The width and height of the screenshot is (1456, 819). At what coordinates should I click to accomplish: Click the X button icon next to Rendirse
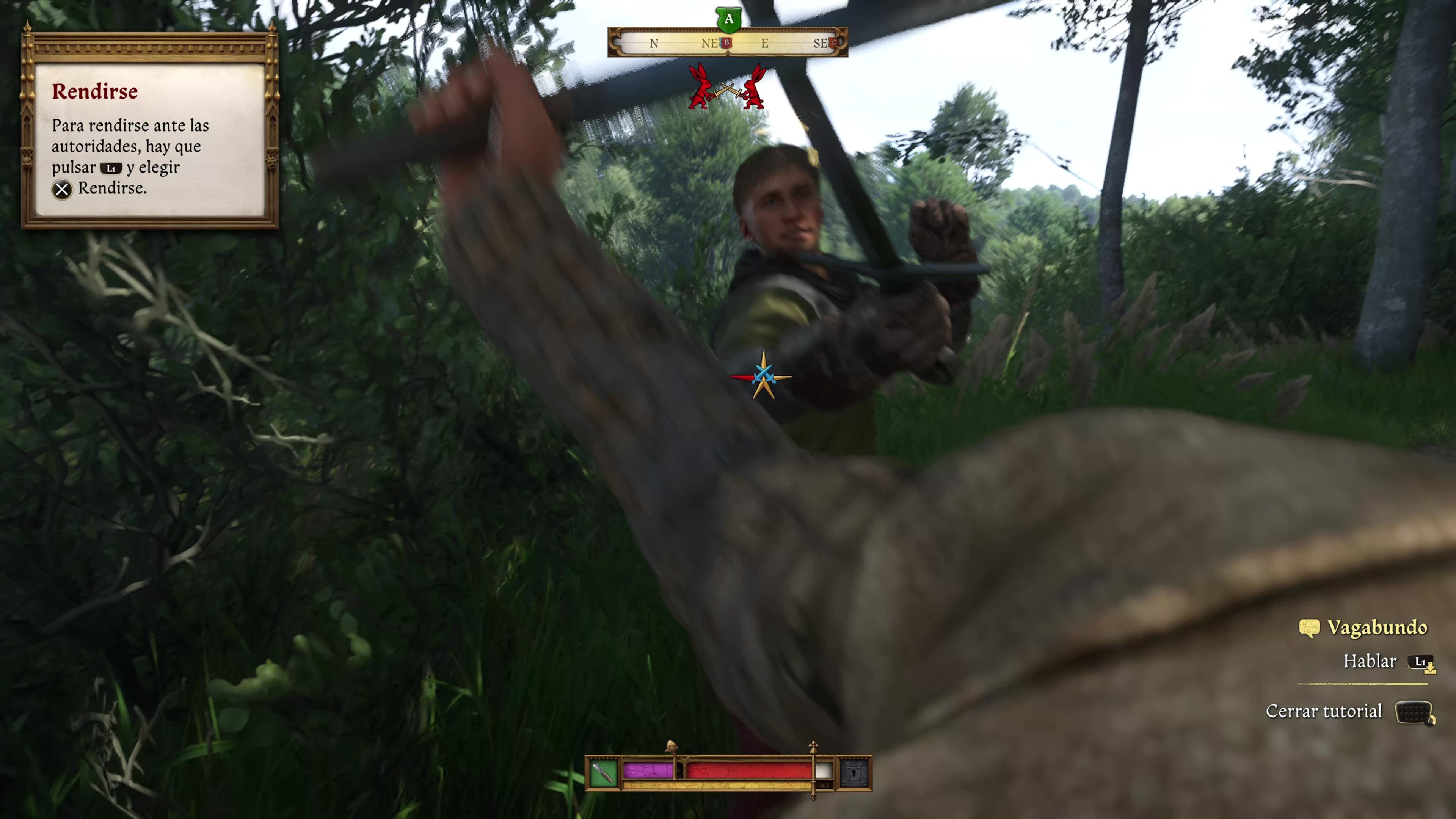coord(62,189)
